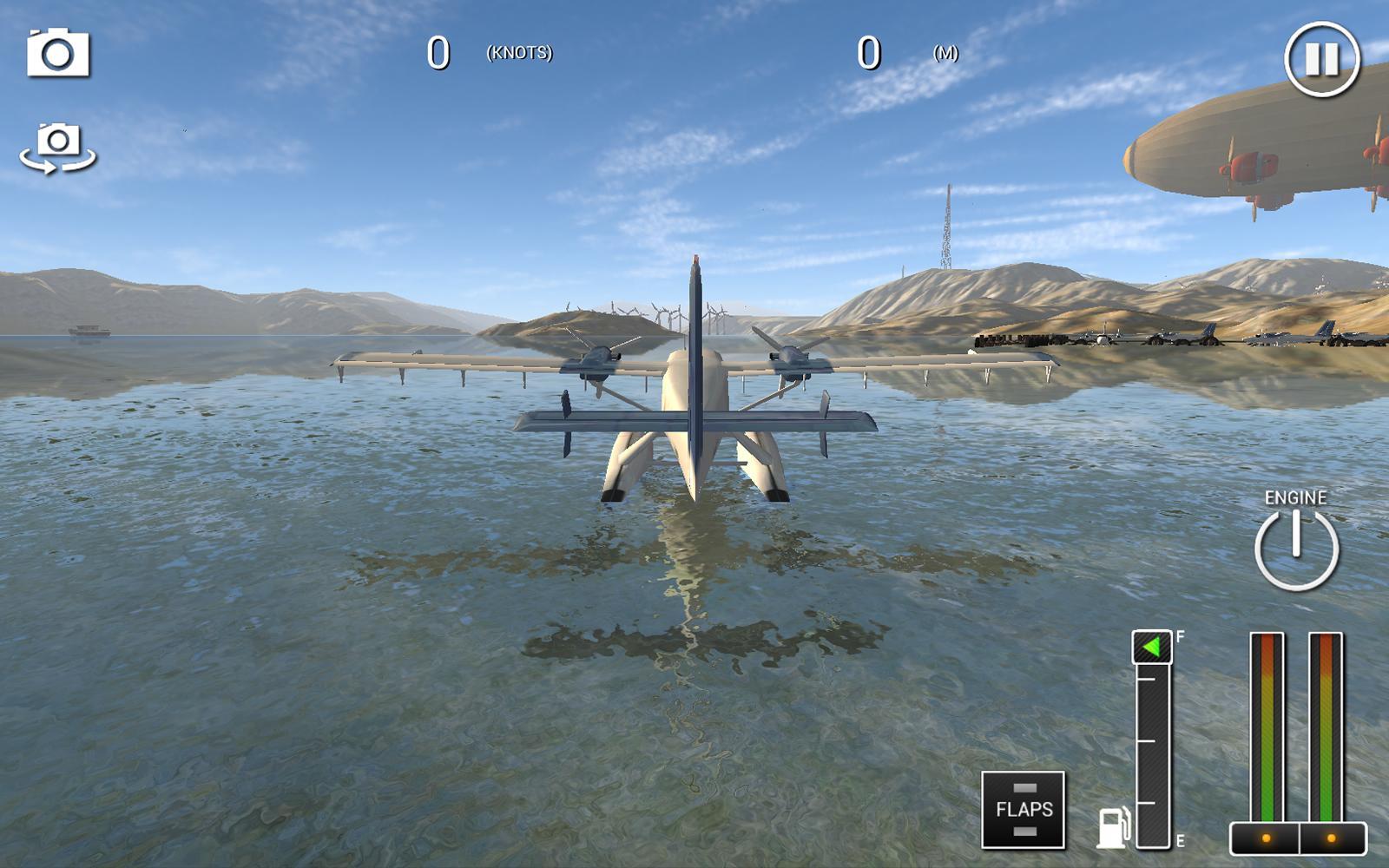Take a screenshot with the camera icon
This screenshot has height=868, width=1389.
point(56,52)
